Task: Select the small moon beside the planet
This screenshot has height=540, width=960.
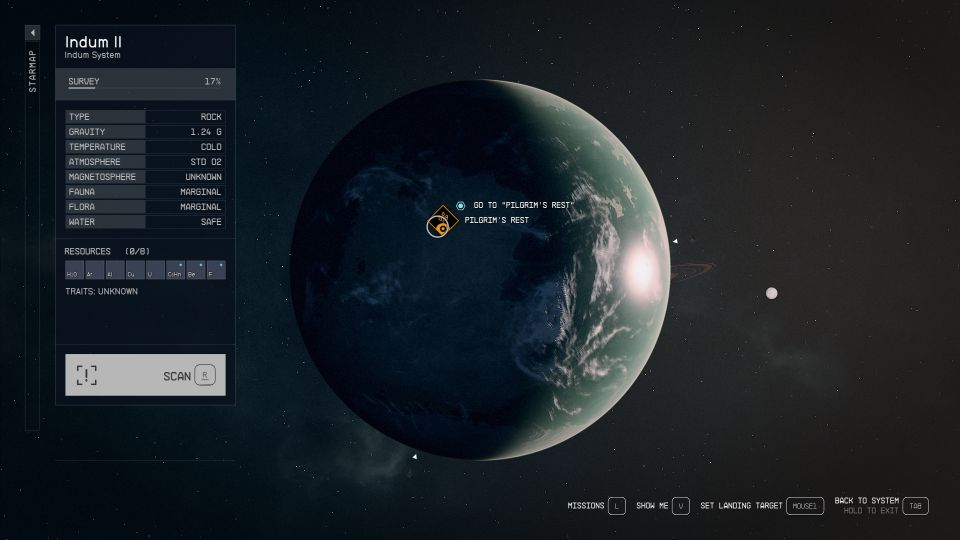Action: [x=771, y=293]
